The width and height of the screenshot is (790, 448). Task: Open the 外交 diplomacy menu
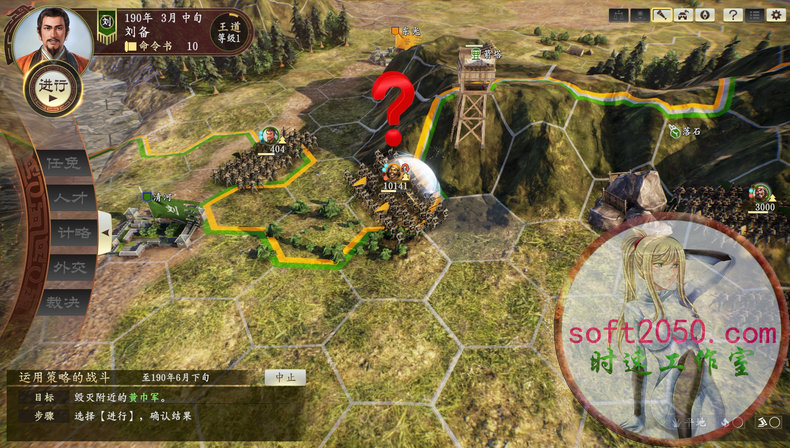pyautogui.click(x=71, y=267)
